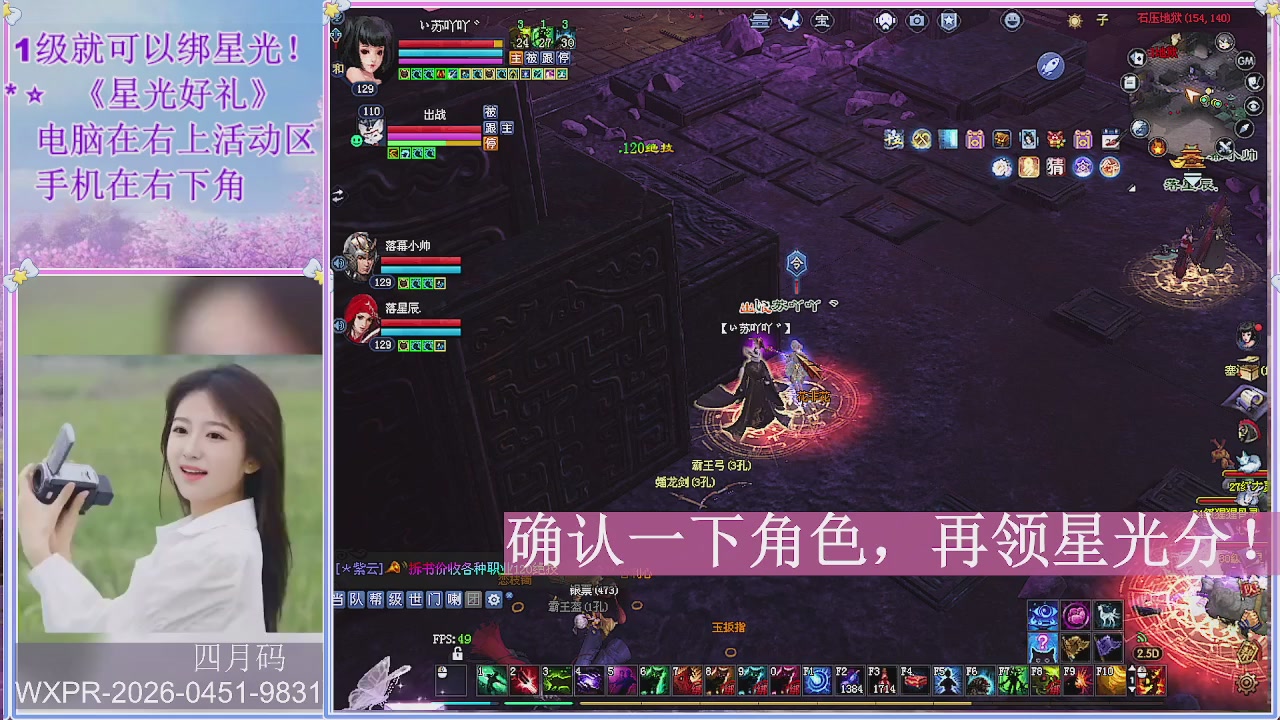Open the chat settings gear icon
The height and width of the screenshot is (720, 1280).
(x=493, y=599)
